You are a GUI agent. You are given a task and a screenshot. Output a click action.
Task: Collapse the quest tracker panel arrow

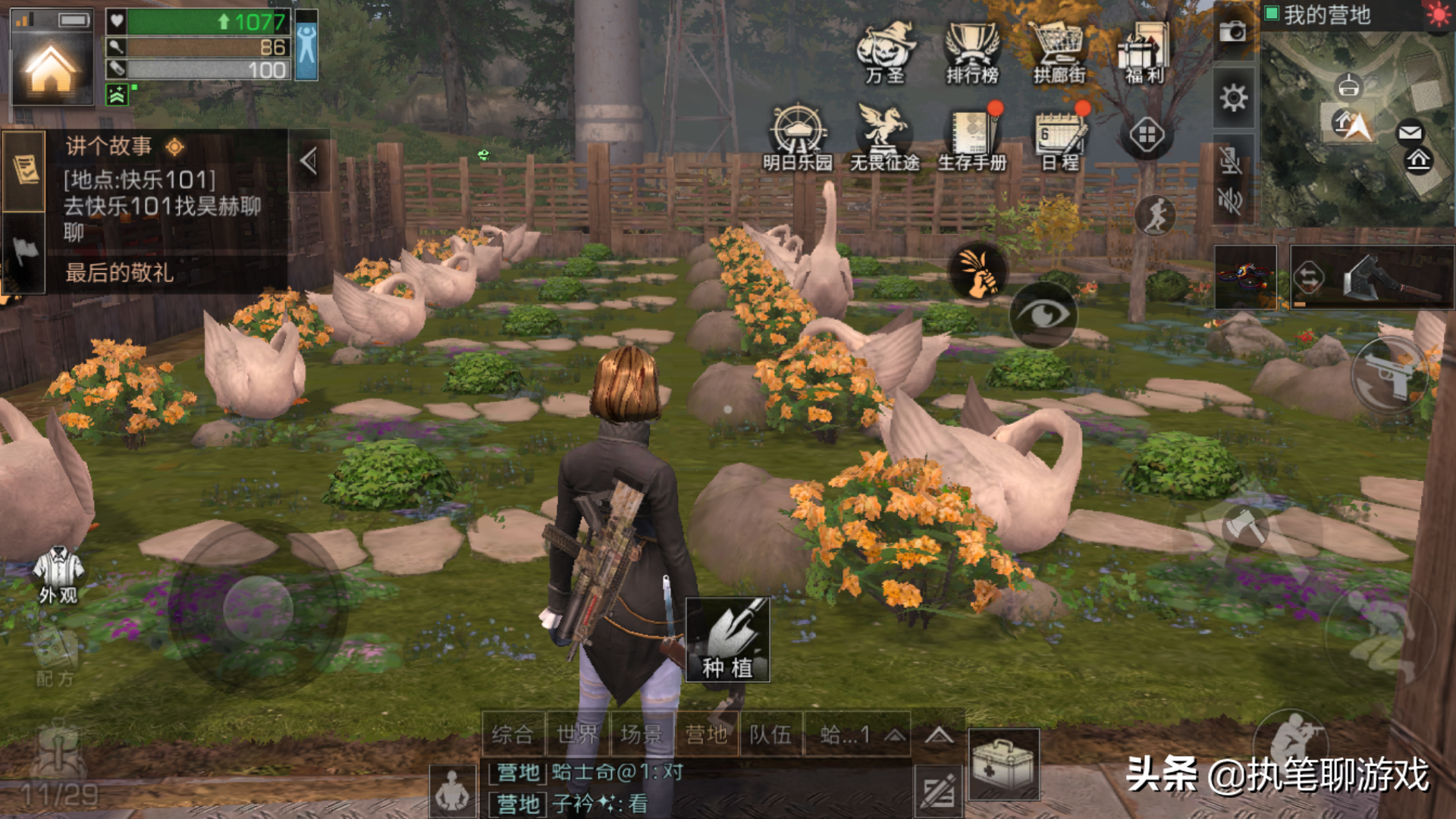(x=309, y=161)
